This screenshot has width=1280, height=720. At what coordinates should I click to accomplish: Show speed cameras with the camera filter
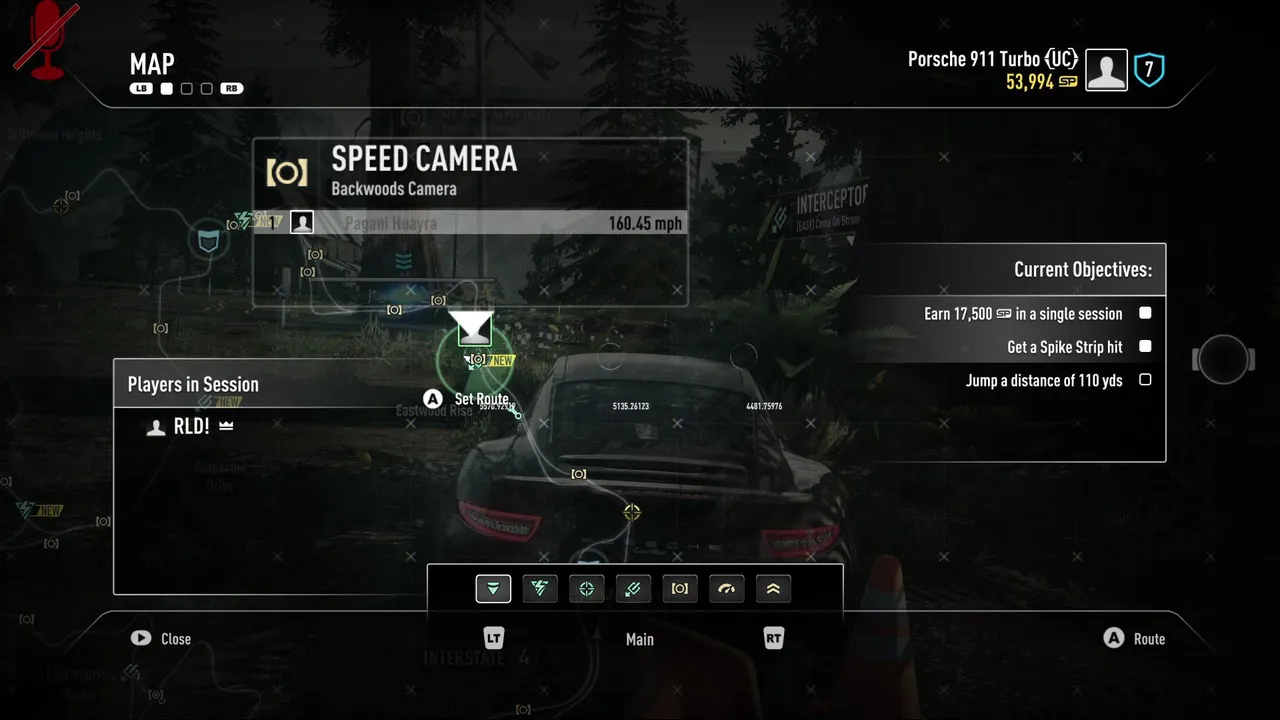pos(680,589)
